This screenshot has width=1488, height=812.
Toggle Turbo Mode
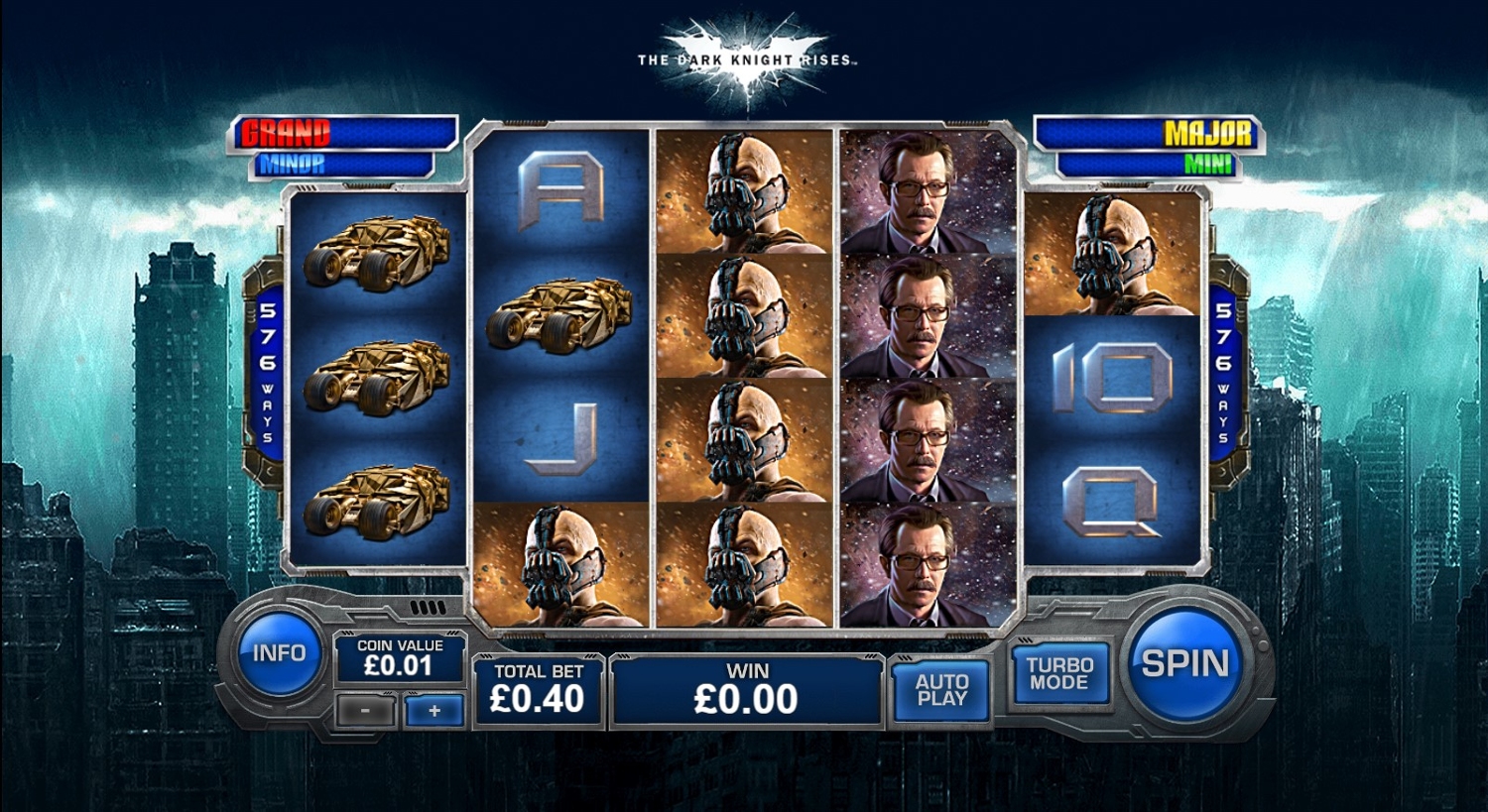1059,673
